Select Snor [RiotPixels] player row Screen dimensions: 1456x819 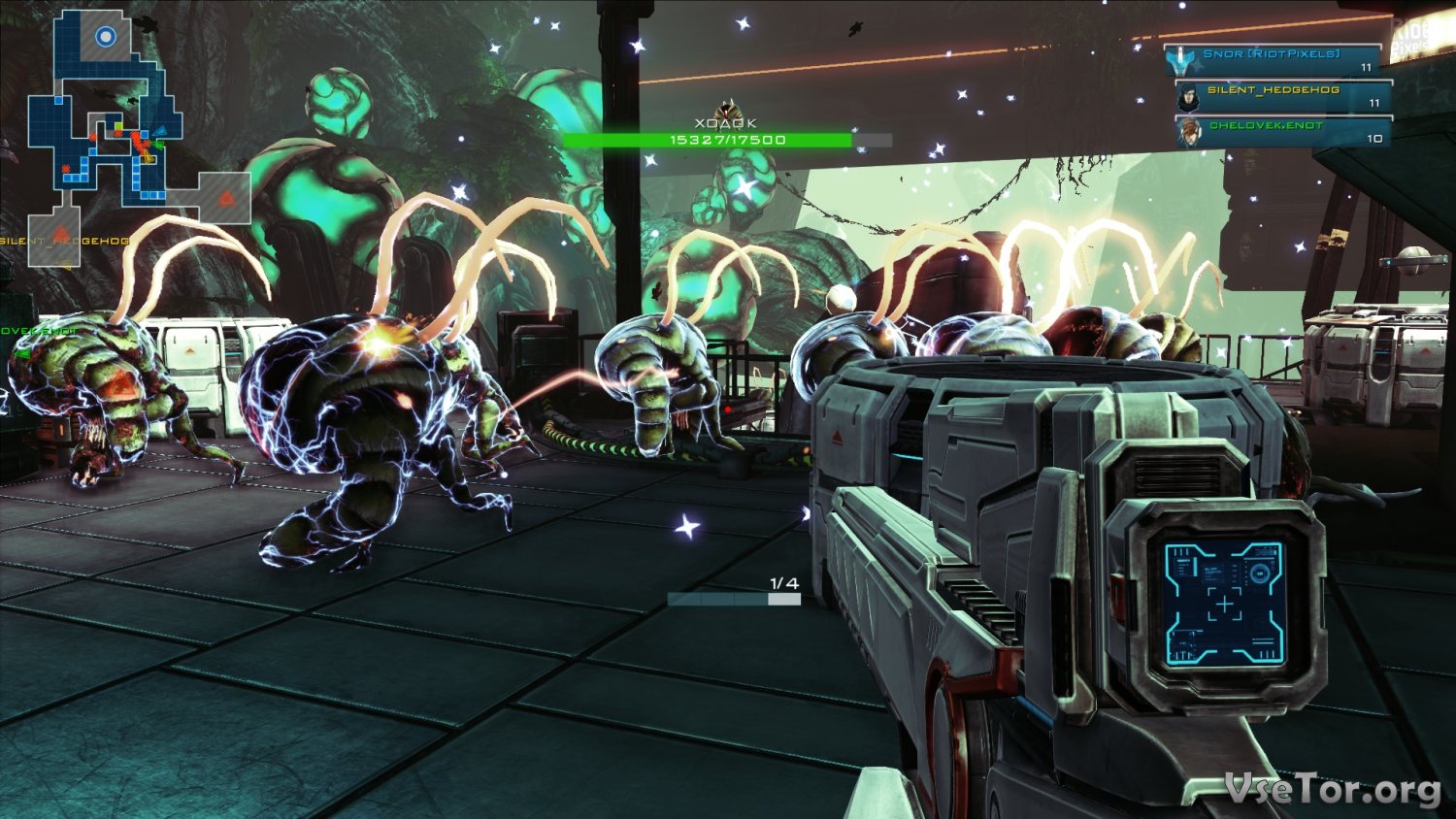[x=1274, y=60]
